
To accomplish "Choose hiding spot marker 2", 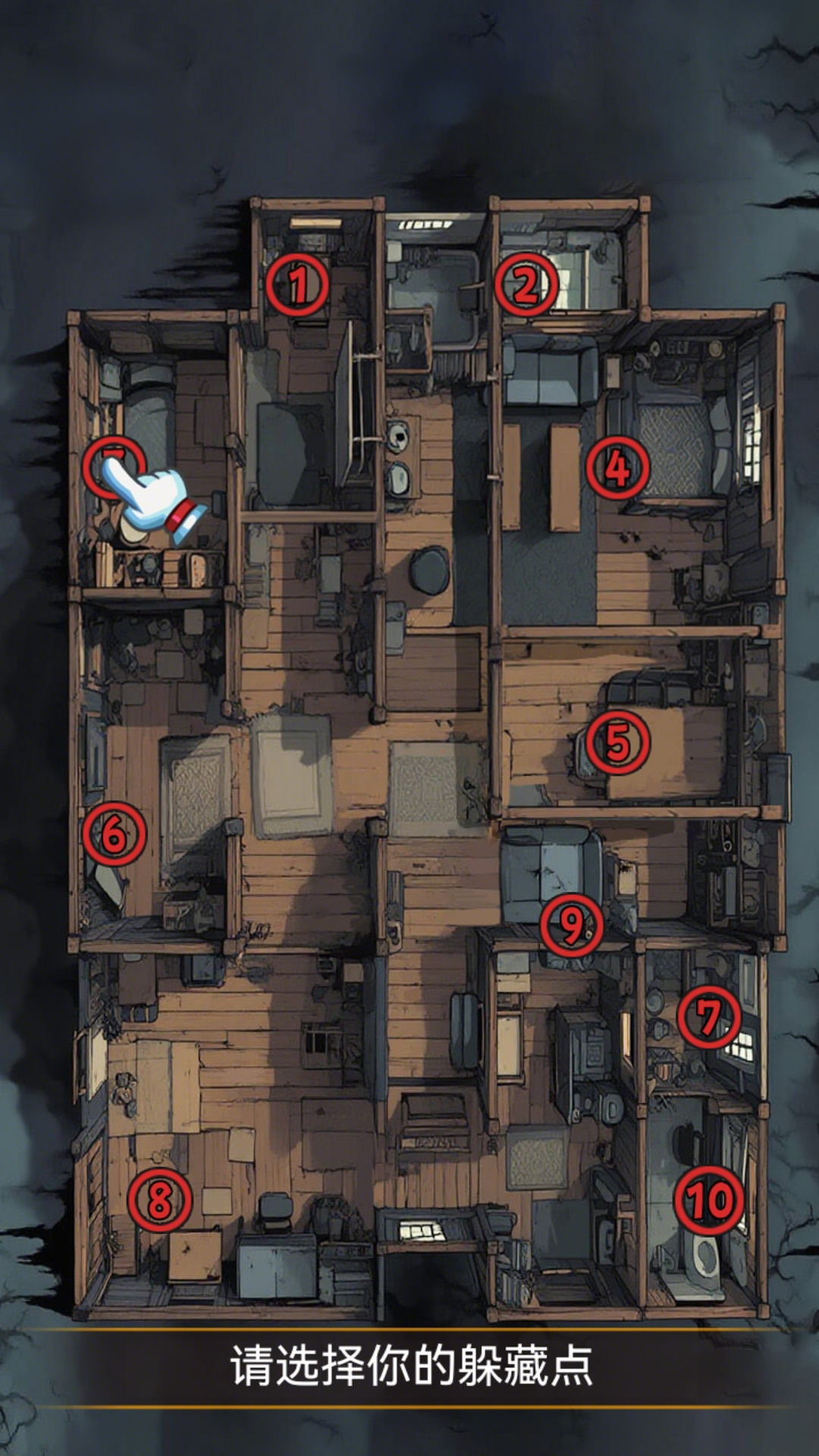I will coord(526,285).
